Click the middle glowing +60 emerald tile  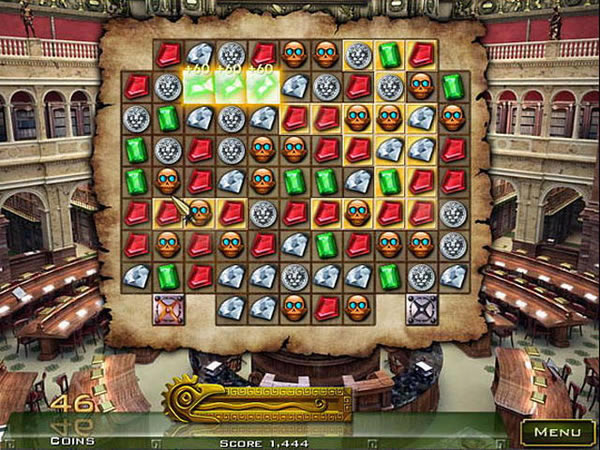232,85
